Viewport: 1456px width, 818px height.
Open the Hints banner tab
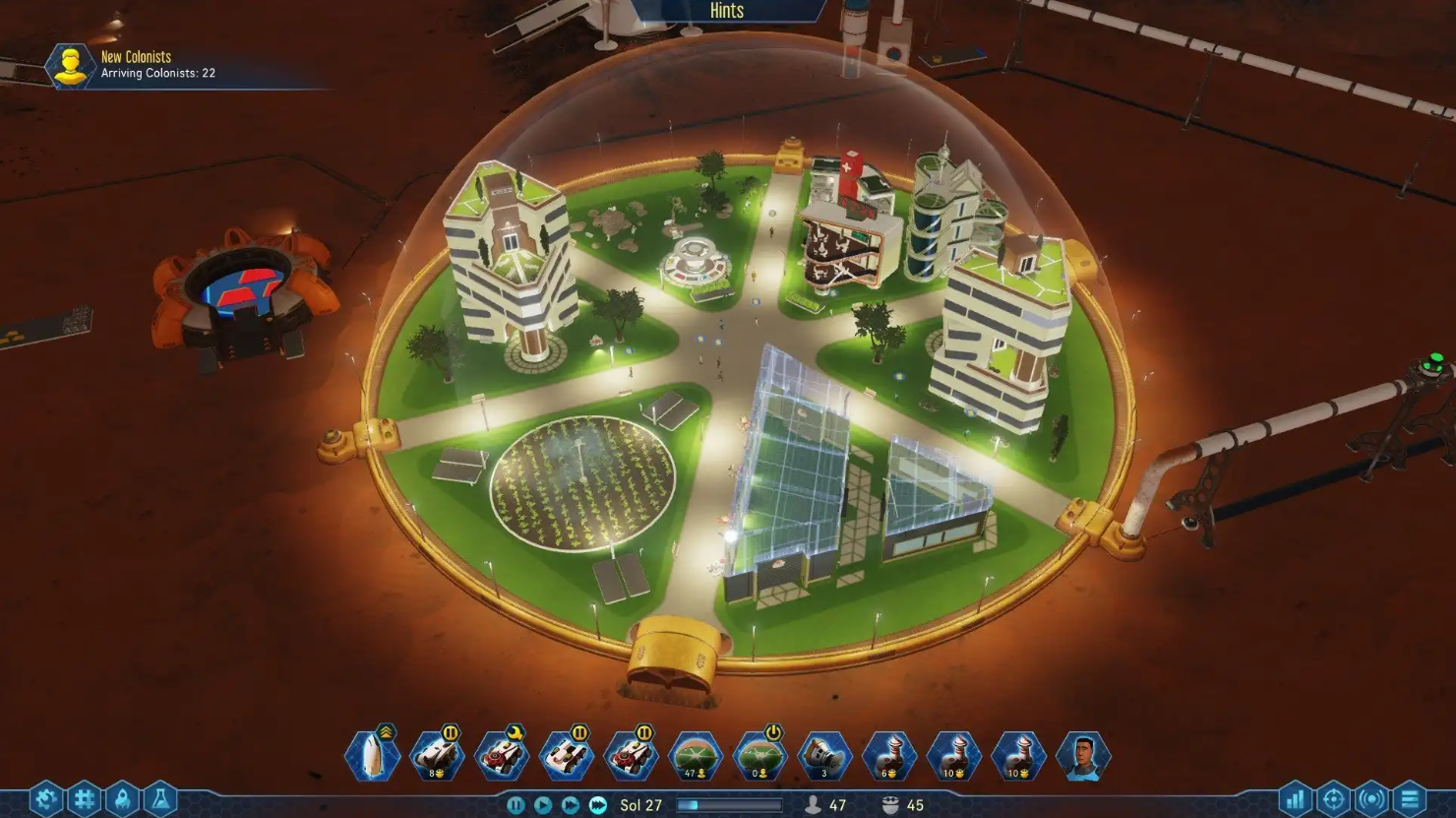point(728,11)
